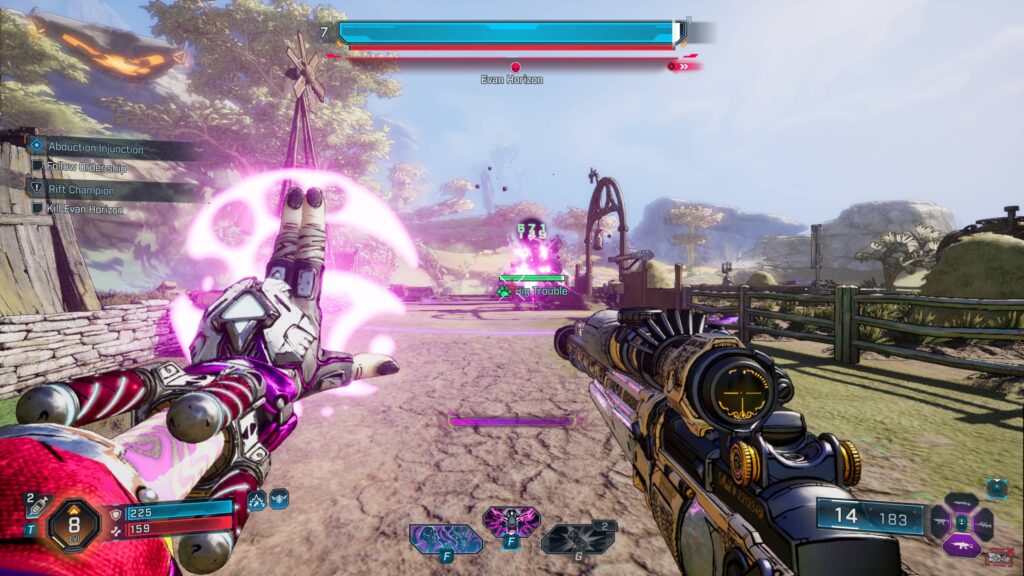The width and height of the screenshot is (1024, 576).
Task: Activate the glowing purple winged action skill
Action: point(511,523)
